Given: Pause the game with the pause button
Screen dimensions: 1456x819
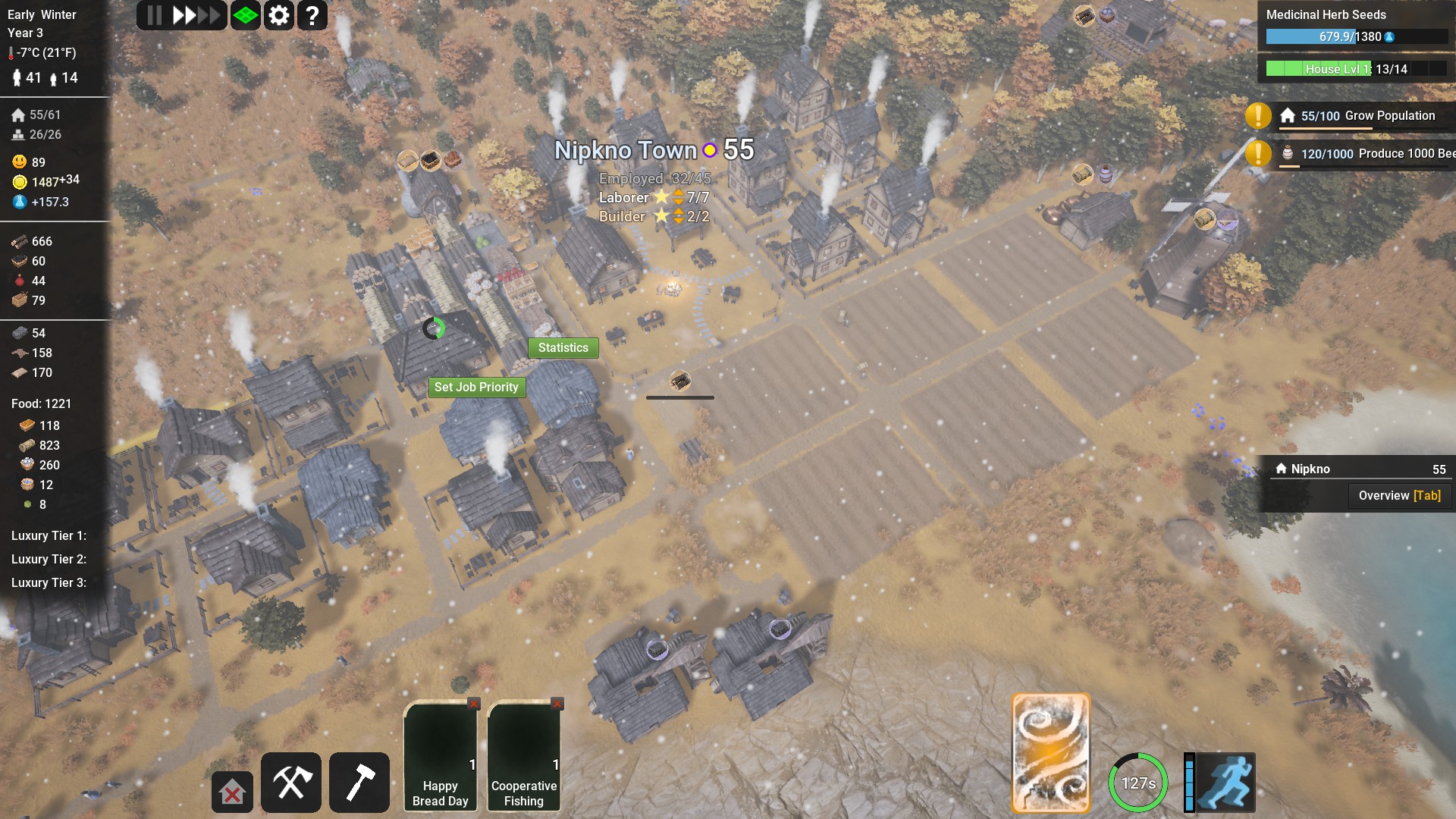Looking at the screenshot, I should 154,15.
